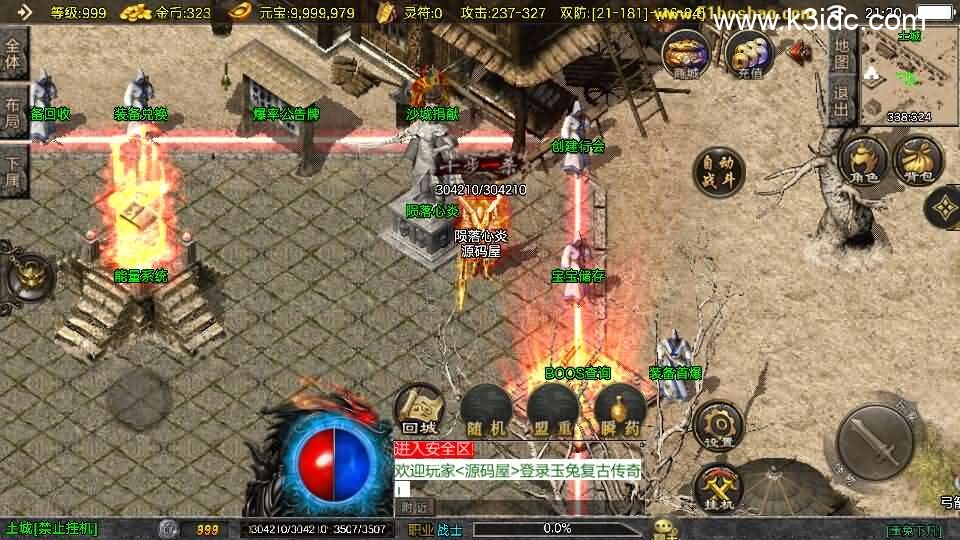The height and width of the screenshot is (540, 960).
Task: Use the 瞬药 instant potion
Action: pyautogui.click(x=619, y=409)
